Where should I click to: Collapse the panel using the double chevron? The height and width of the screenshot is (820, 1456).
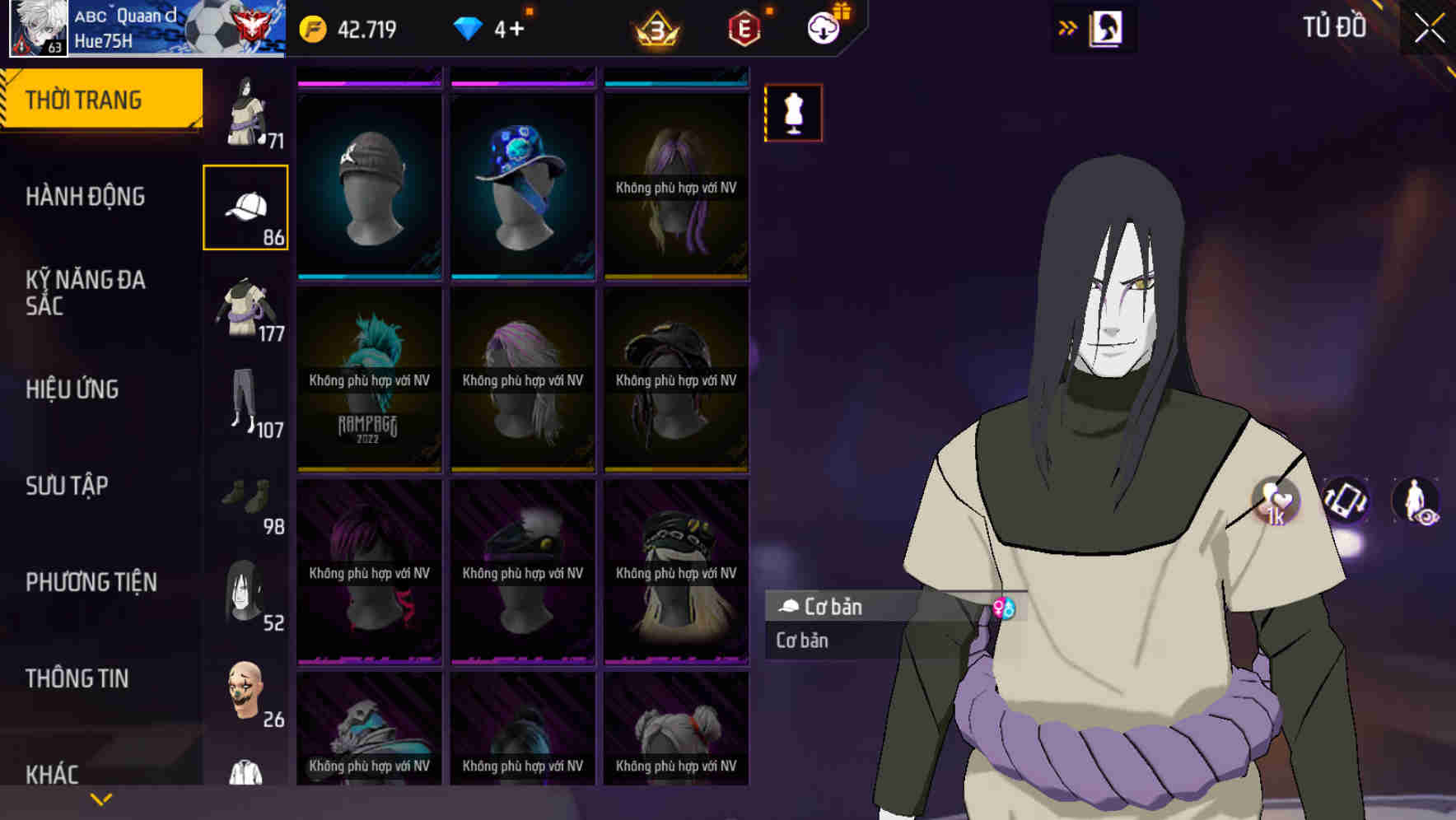tap(1067, 26)
